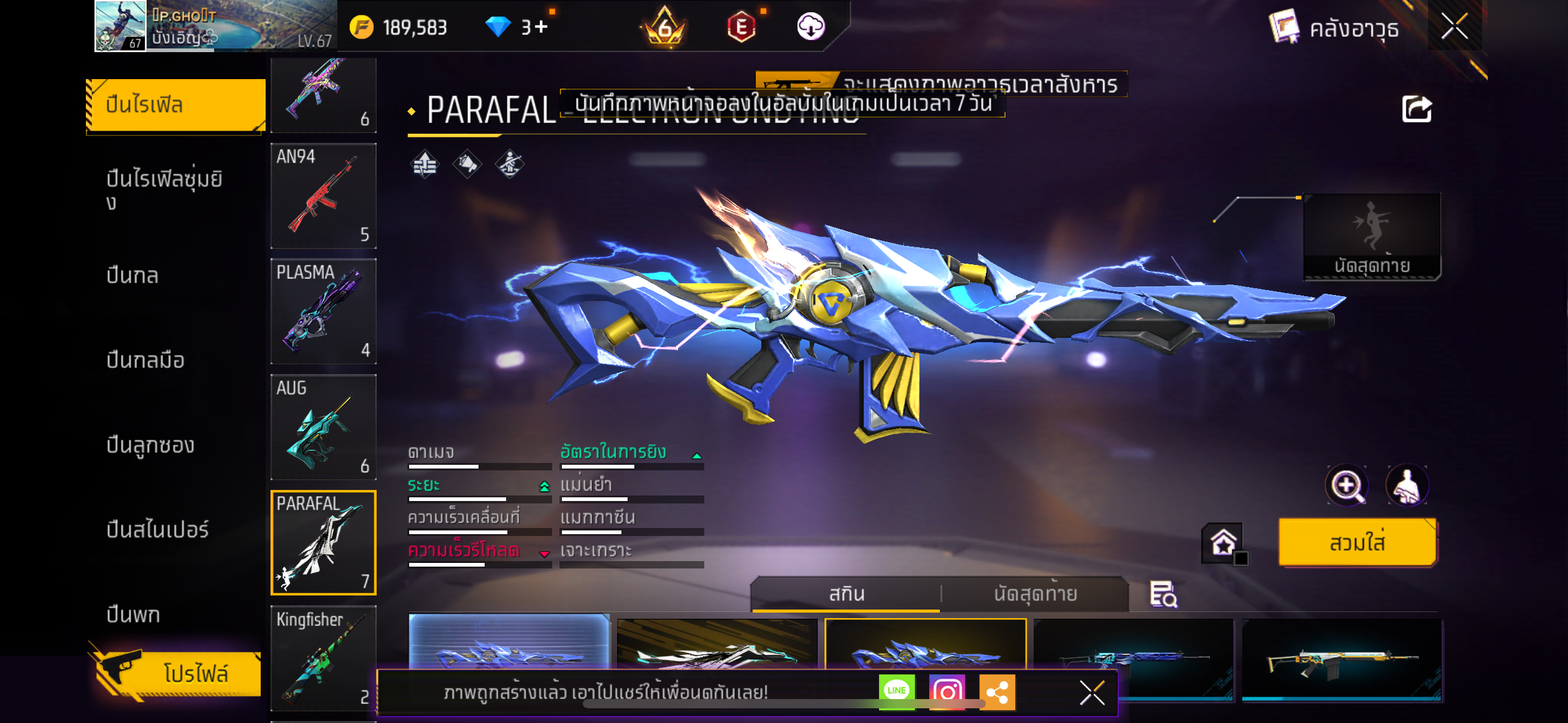Click the magnifier zoom preview icon
The width and height of the screenshot is (1568, 723).
(1346, 486)
